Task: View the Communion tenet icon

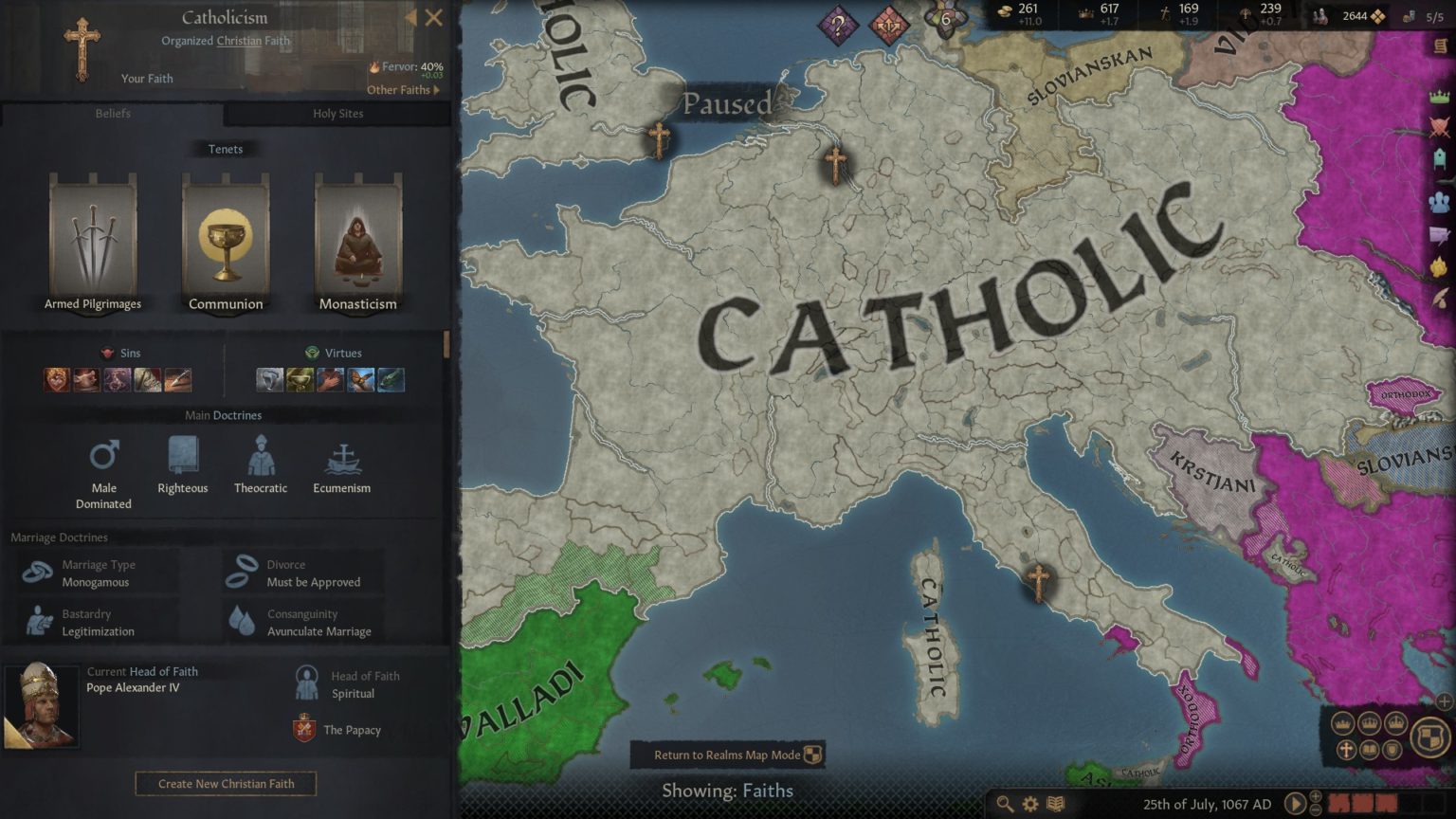Action: [x=225, y=237]
